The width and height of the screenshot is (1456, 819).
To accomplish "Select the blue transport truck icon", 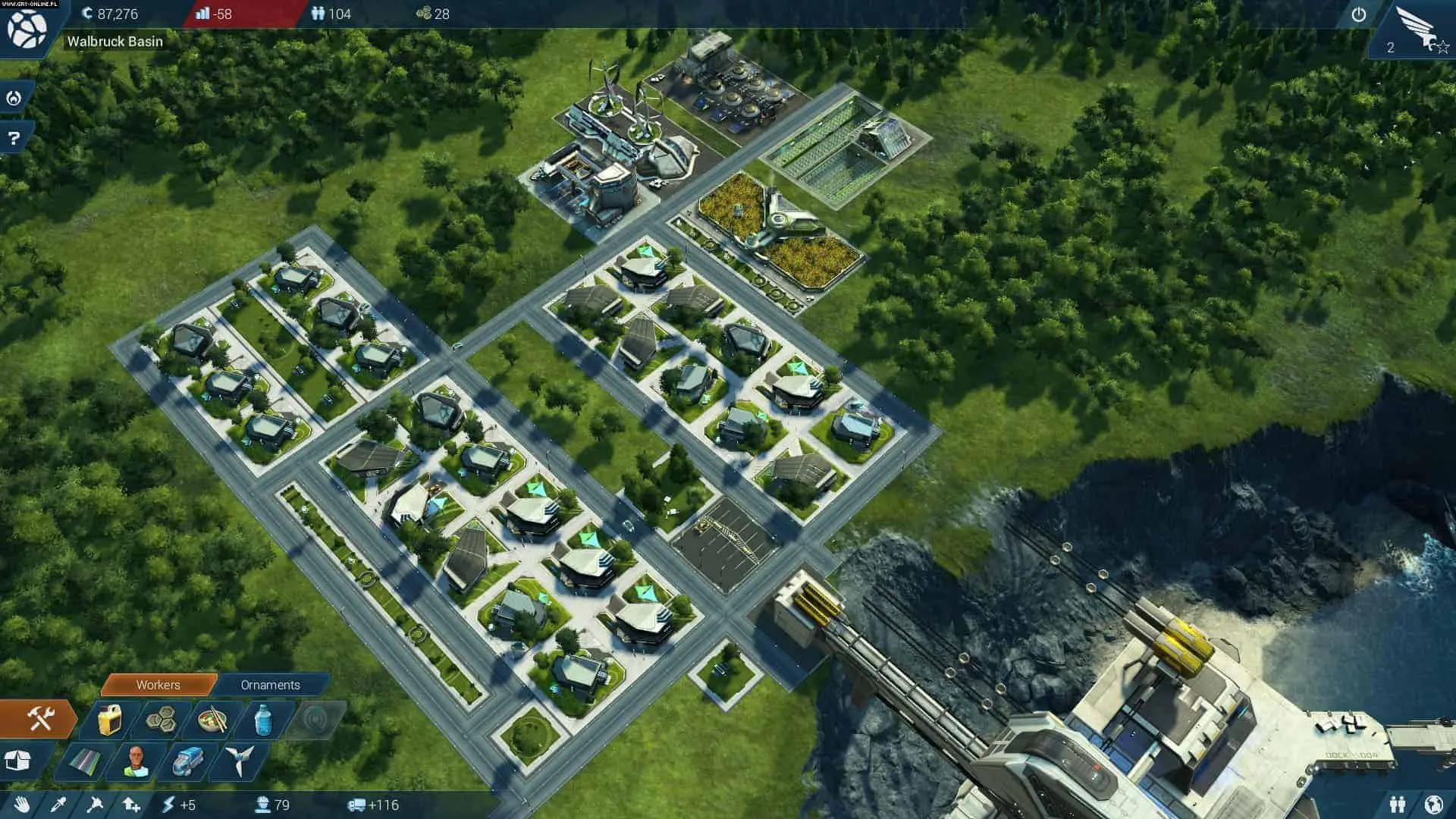I will (x=187, y=761).
